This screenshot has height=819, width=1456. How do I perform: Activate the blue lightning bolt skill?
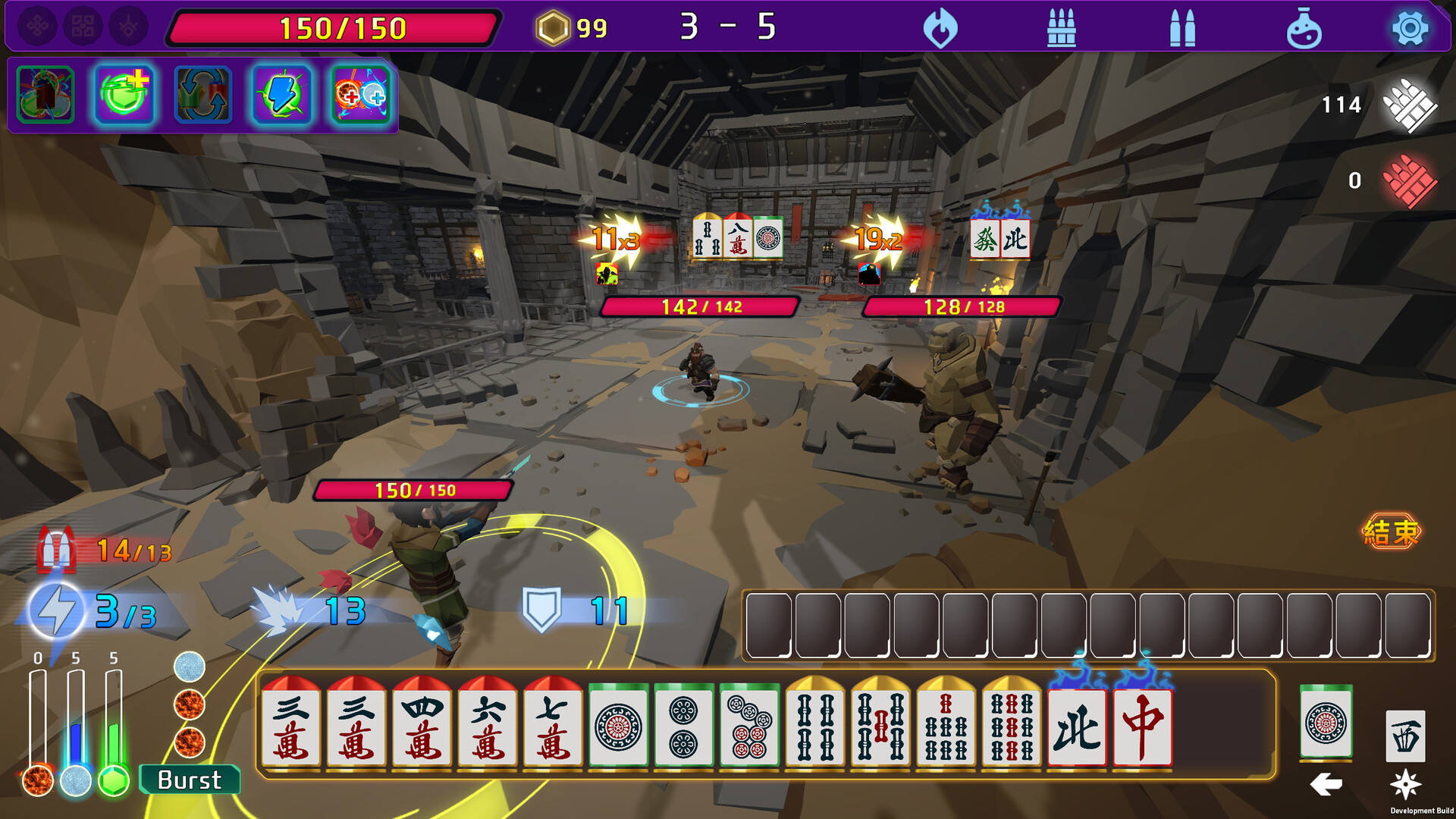(282, 95)
